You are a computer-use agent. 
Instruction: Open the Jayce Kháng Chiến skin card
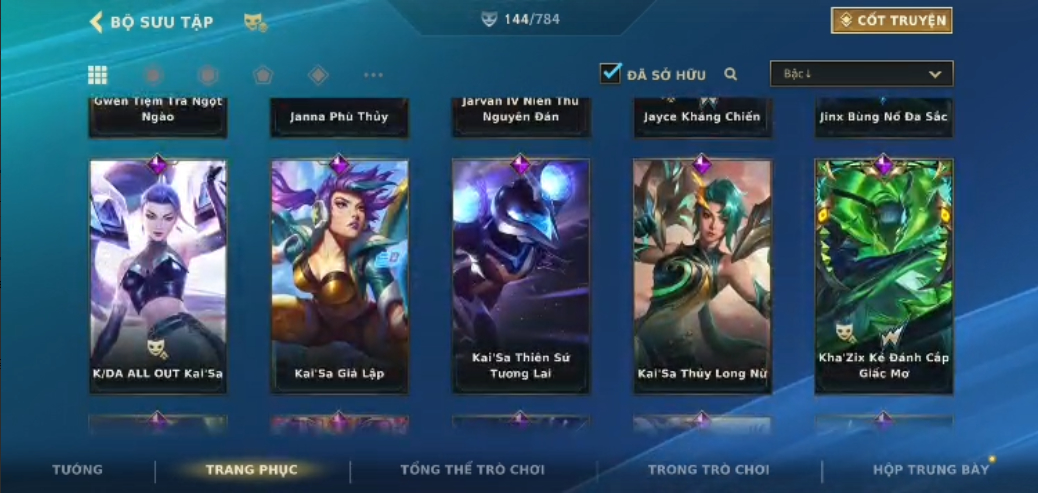coord(702,117)
